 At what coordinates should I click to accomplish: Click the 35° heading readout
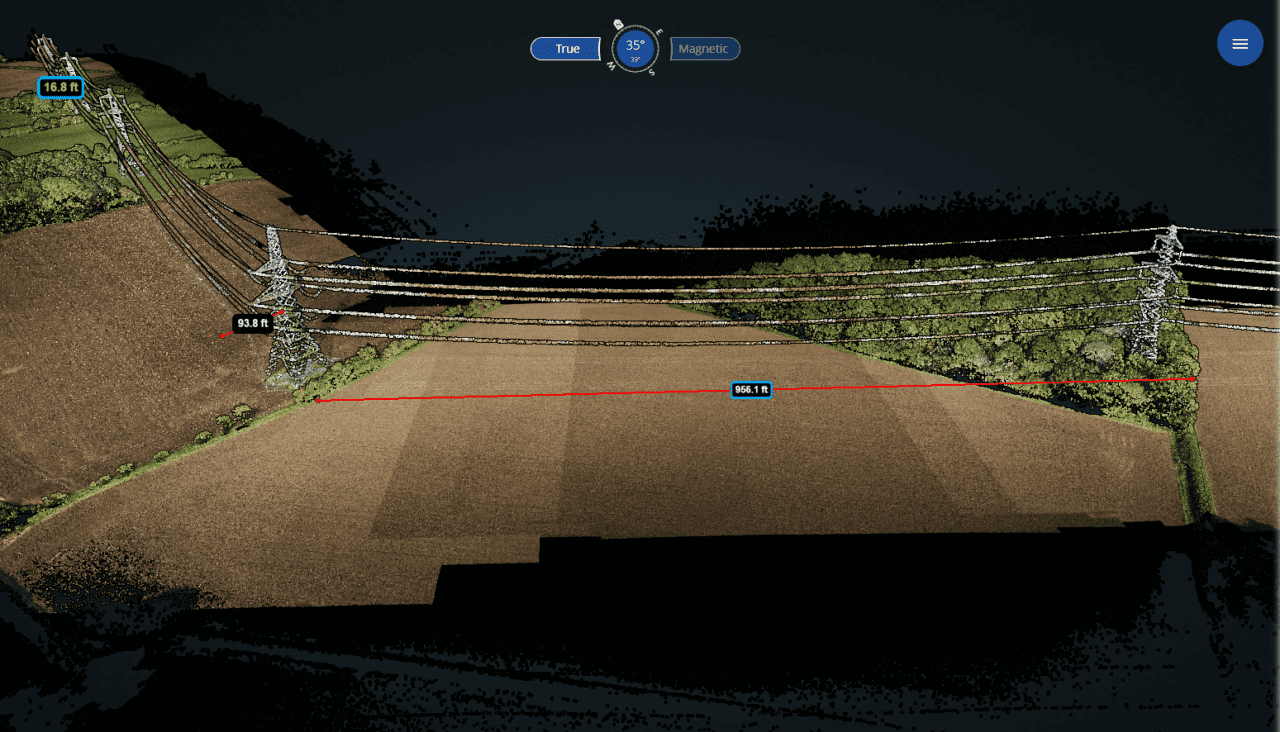[634, 44]
